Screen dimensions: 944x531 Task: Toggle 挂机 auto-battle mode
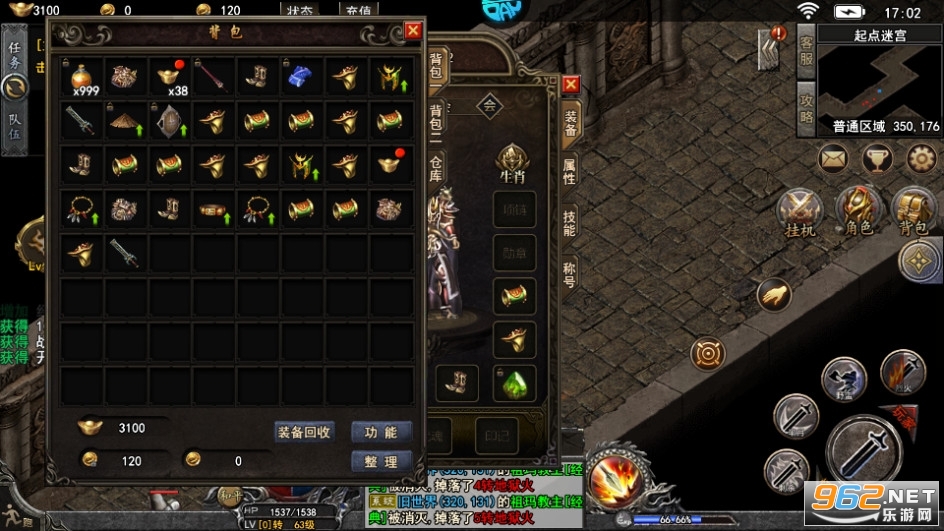pyautogui.click(x=801, y=213)
